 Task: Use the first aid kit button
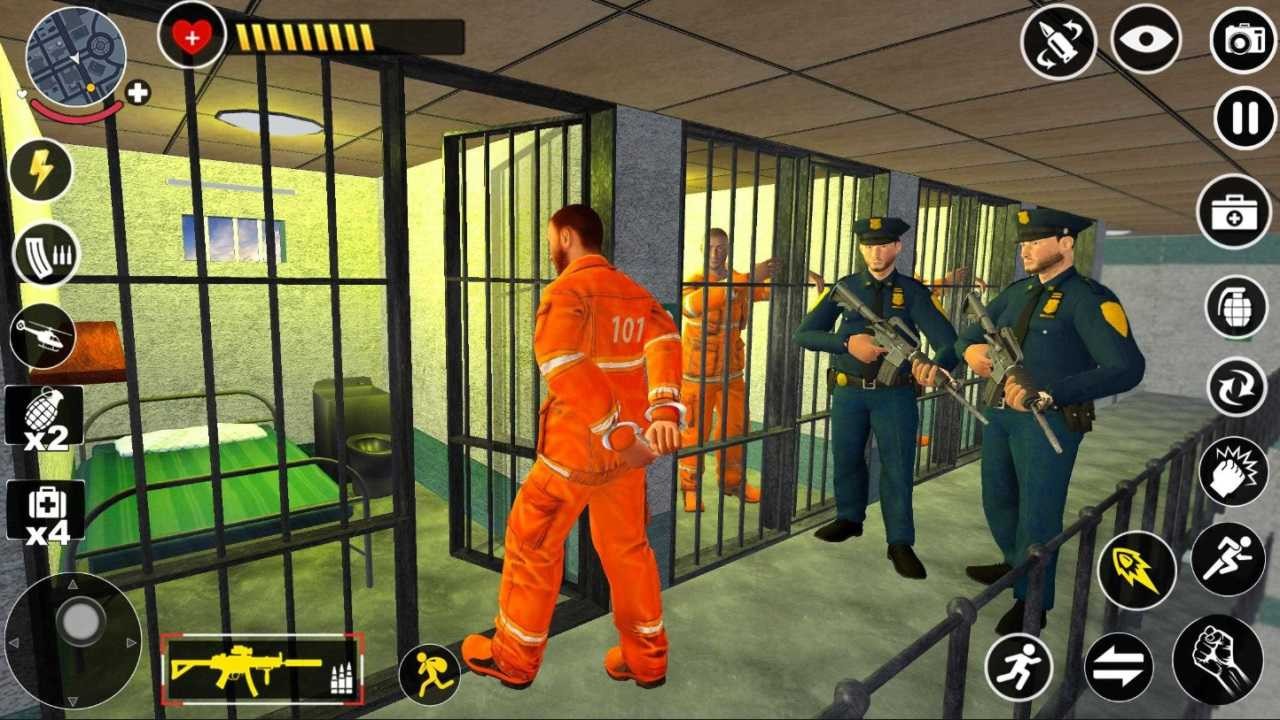coord(1234,211)
